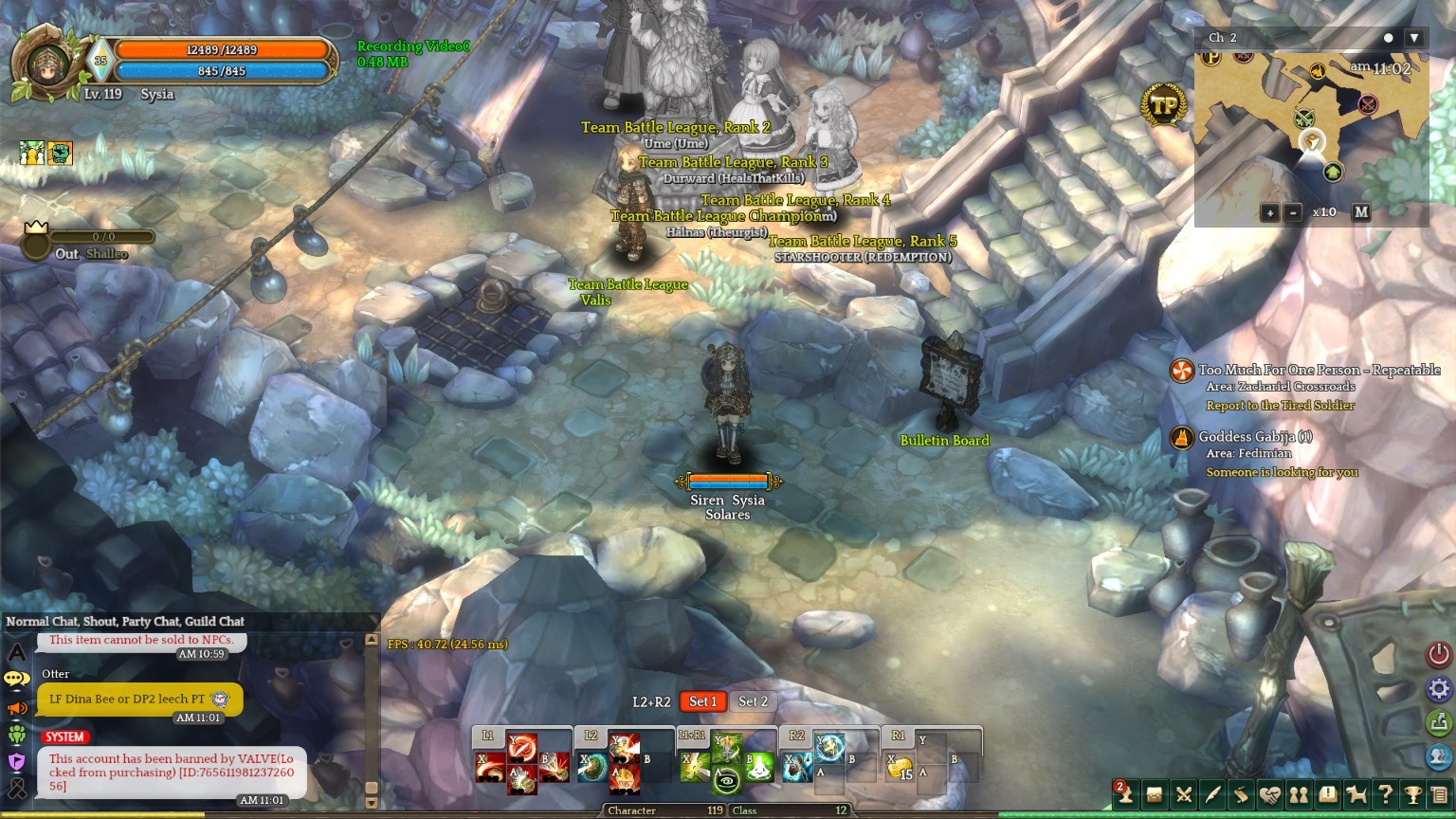The width and height of the screenshot is (1456, 819).
Task: Activate the green eye skill
Action: tap(726, 781)
